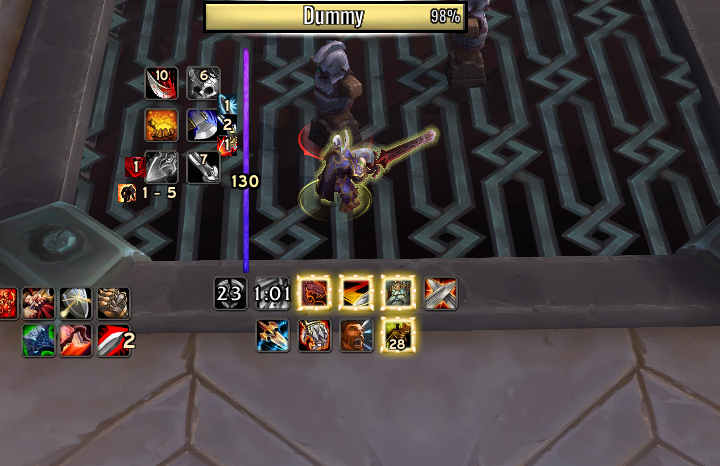Trigger the glowing armored warrior ability

click(398, 293)
